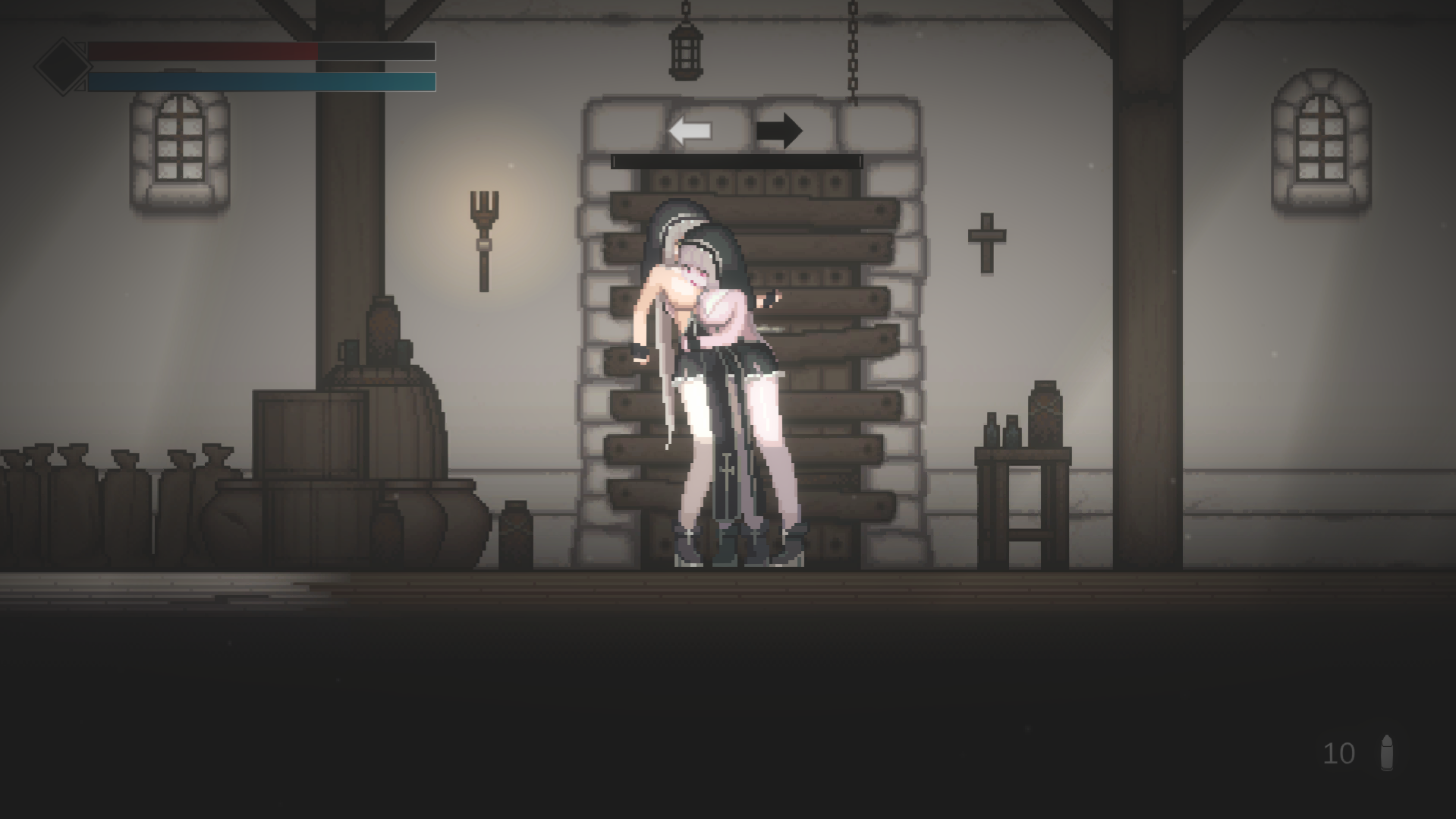Select the diamond emblem beside the health bars
This screenshot has width=1456, height=819.
coord(62,65)
